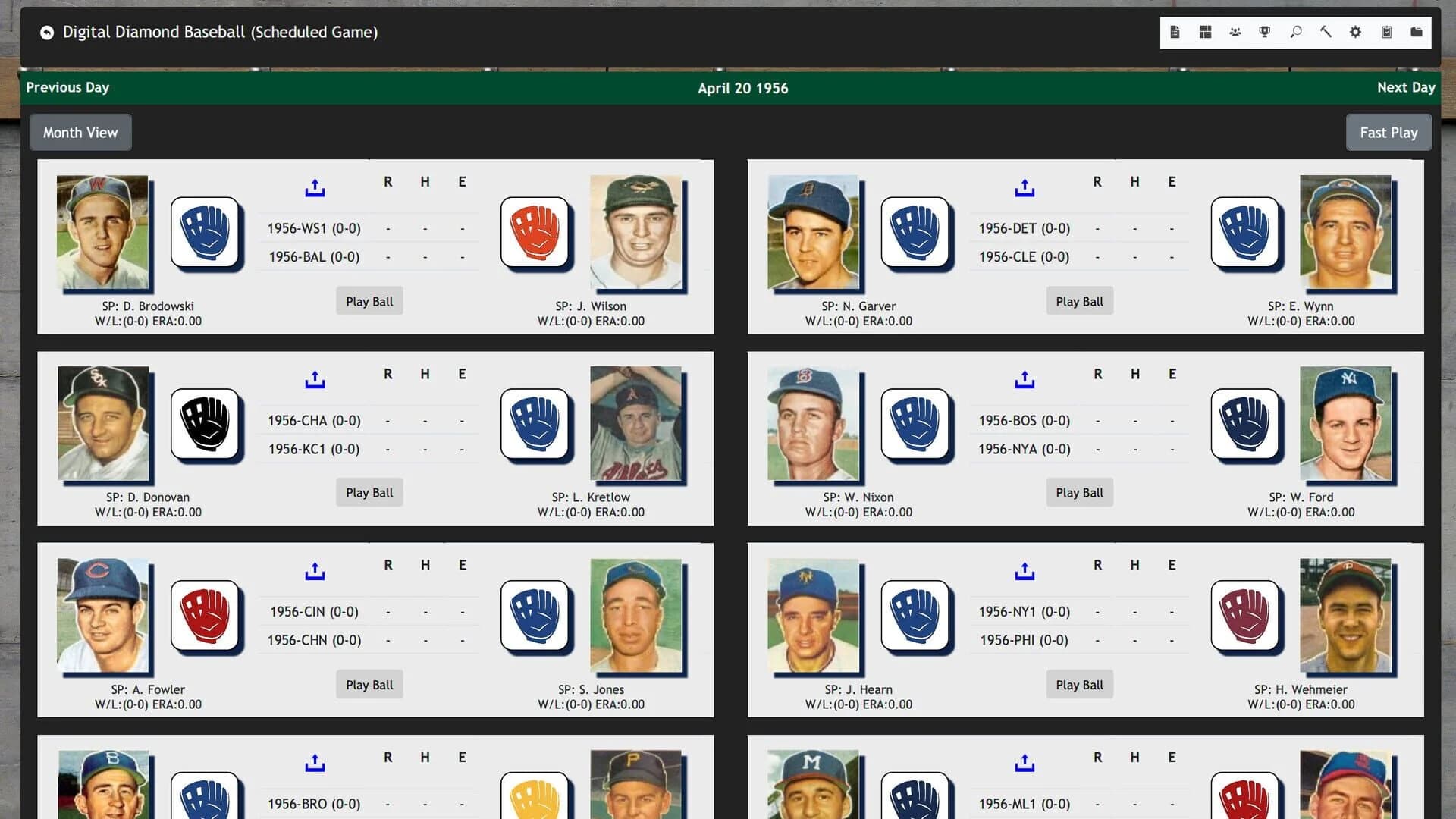This screenshot has height=819, width=1456.
Task: Play Ball for the WS1 vs BAL game
Action: coord(369,300)
